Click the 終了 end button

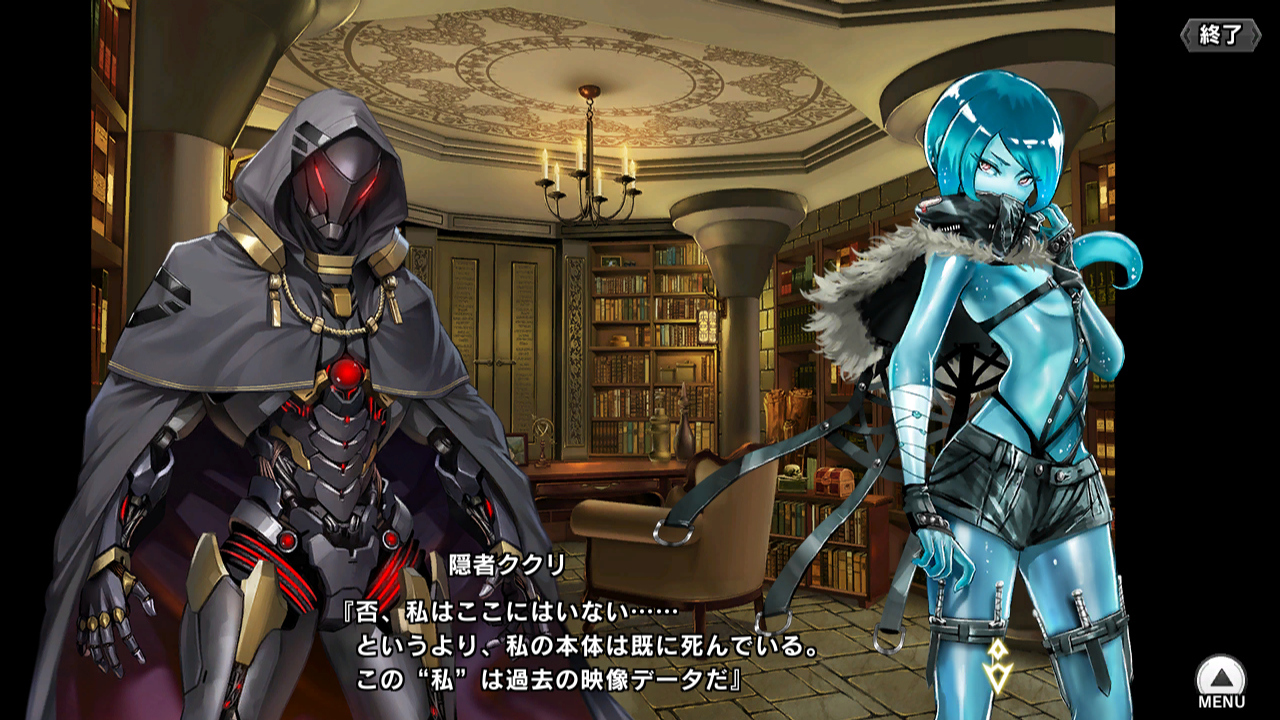click(1220, 35)
